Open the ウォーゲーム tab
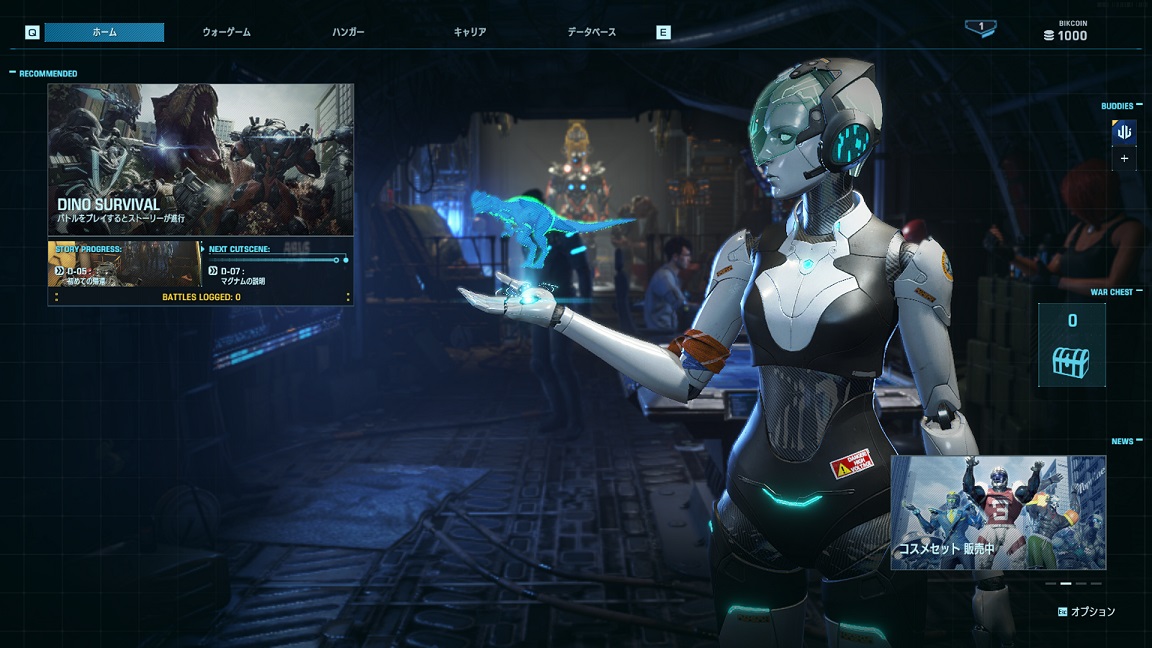The height and width of the screenshot is (648, 1152). (x=226, y=32)
